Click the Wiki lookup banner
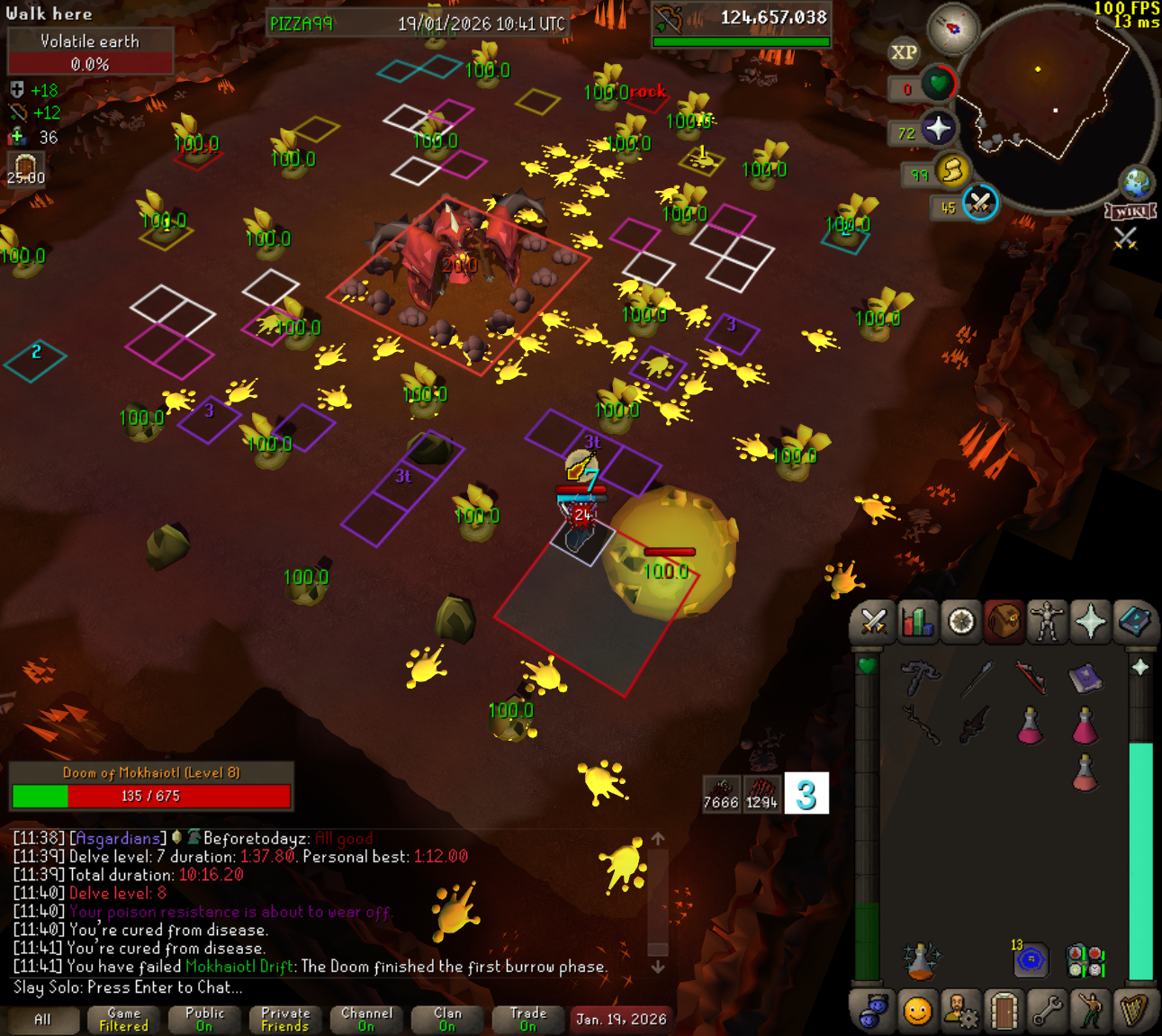Viewport: 1162px width, 1036px height. (1130, 212)
